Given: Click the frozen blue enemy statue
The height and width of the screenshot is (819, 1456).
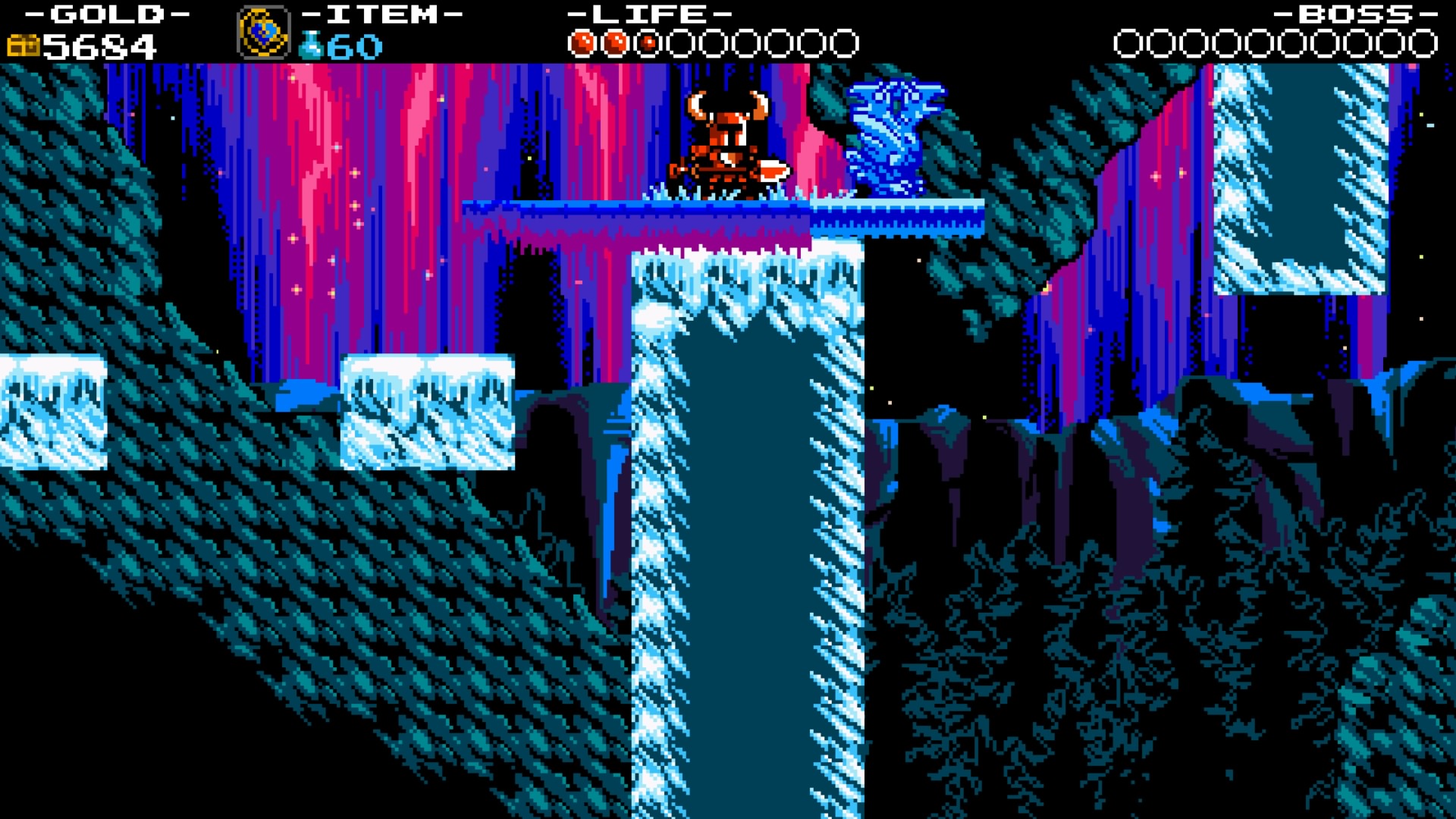Looking at the screenshot, I should click(895, 136).
